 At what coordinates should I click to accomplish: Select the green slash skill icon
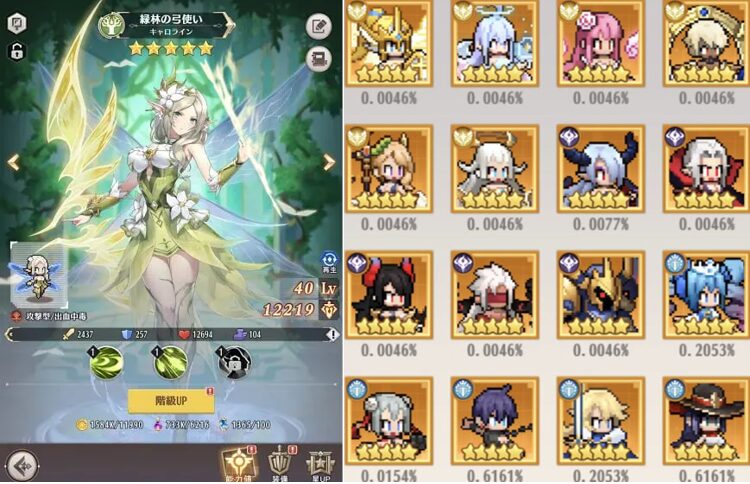[170, 363]
